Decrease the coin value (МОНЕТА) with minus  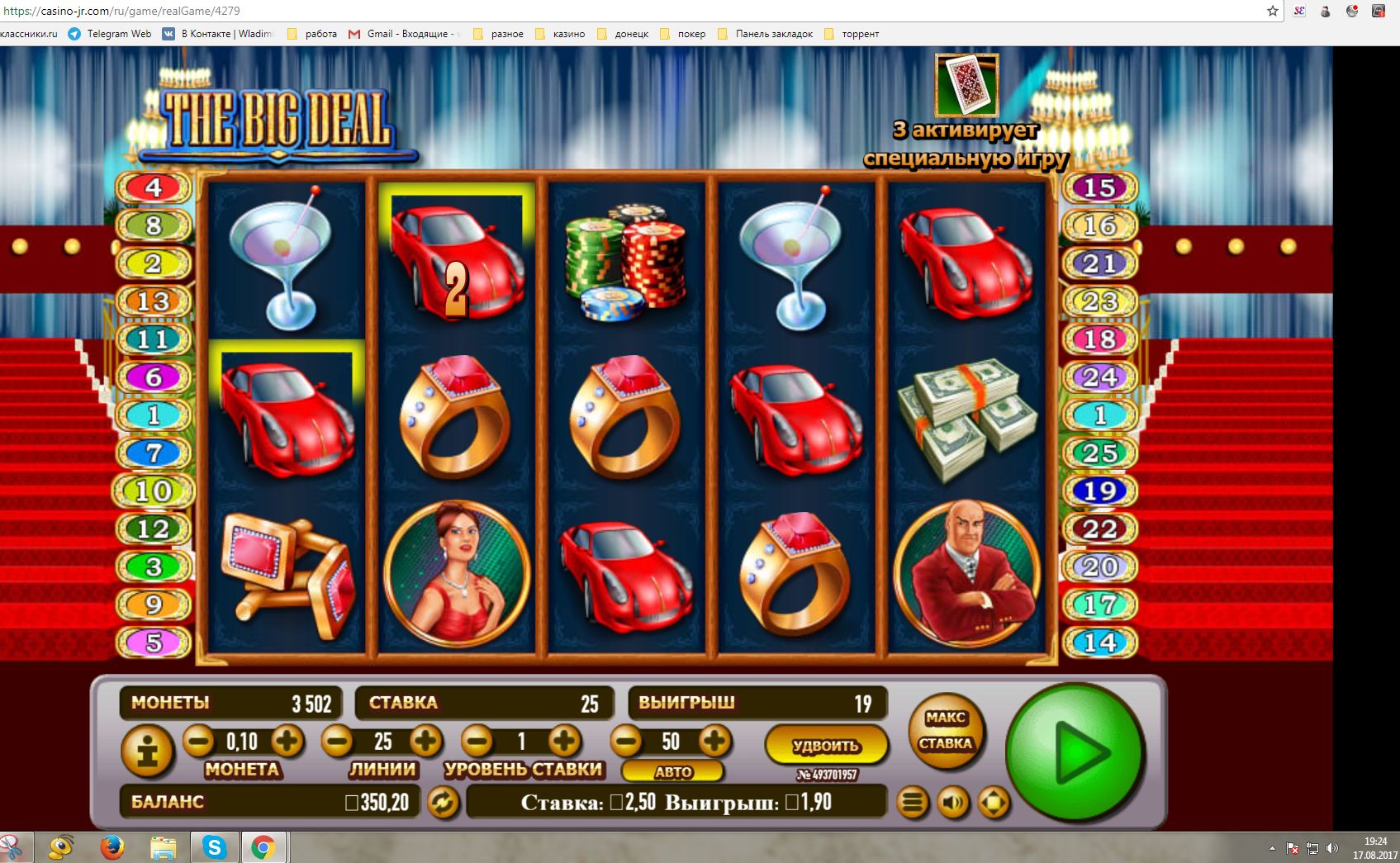click(x=198, y=741)
